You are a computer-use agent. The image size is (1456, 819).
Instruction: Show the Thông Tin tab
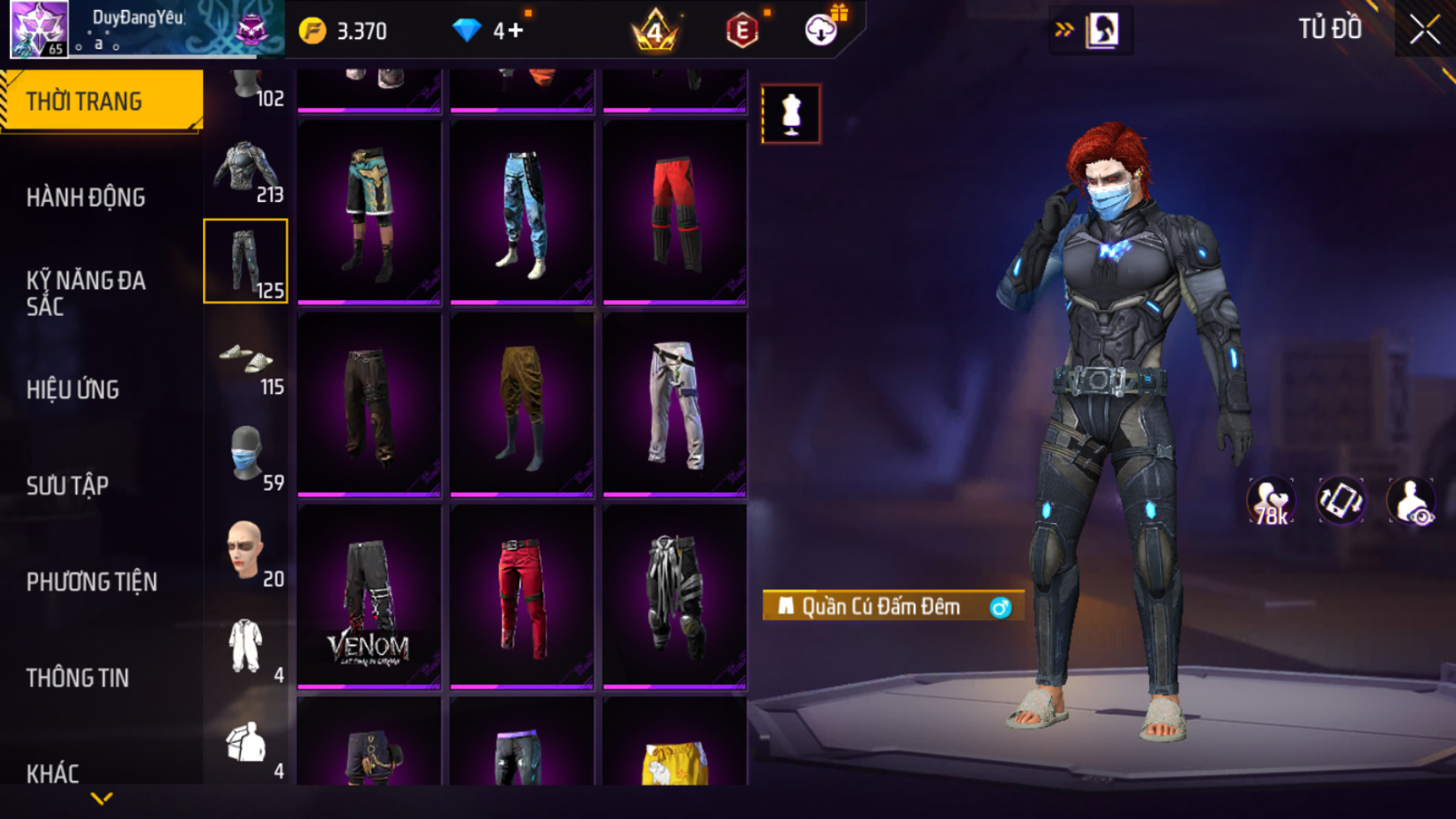[77, 678]
